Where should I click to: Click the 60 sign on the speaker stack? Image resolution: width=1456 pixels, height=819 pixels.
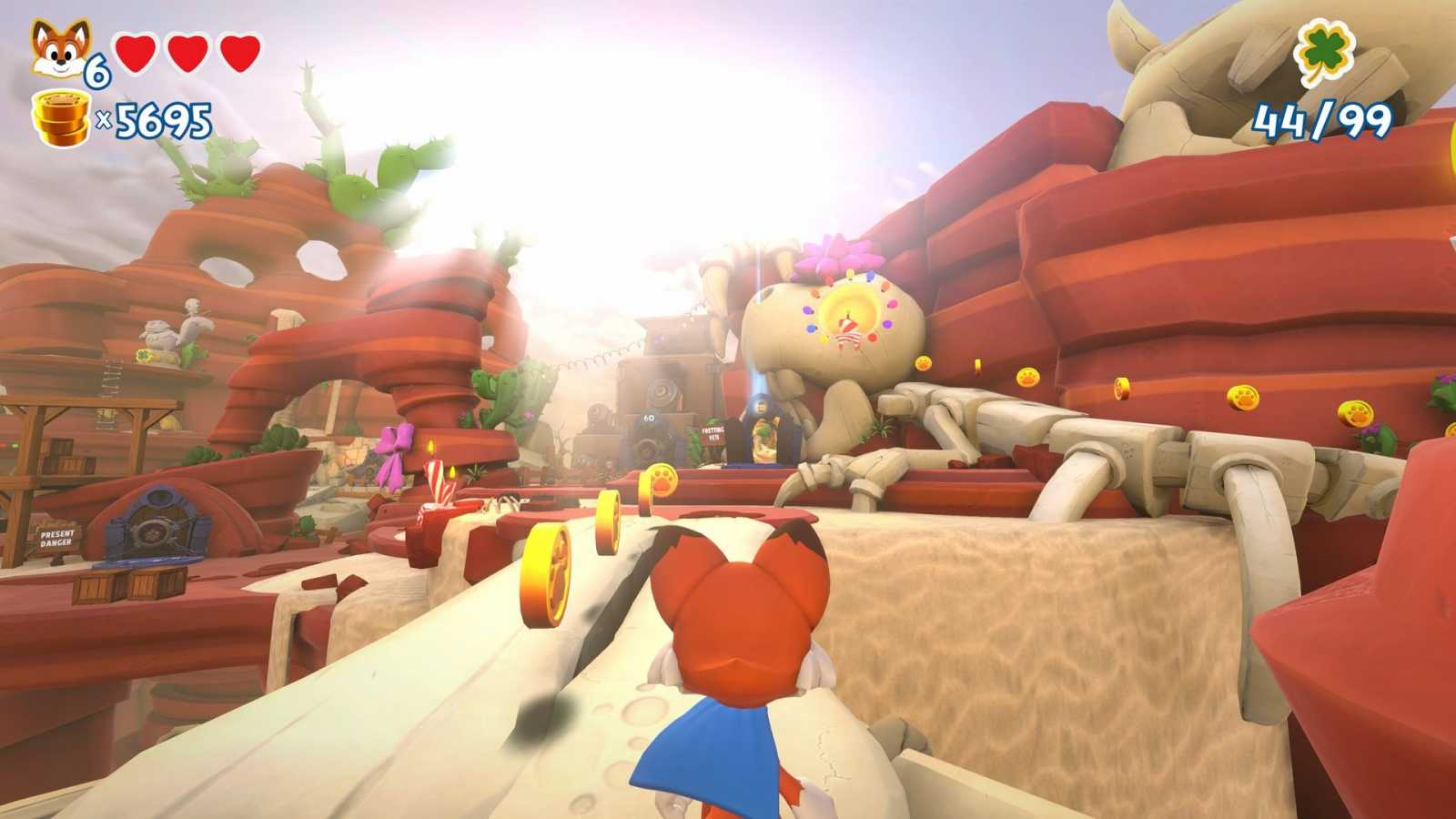[x=649, y=417]
